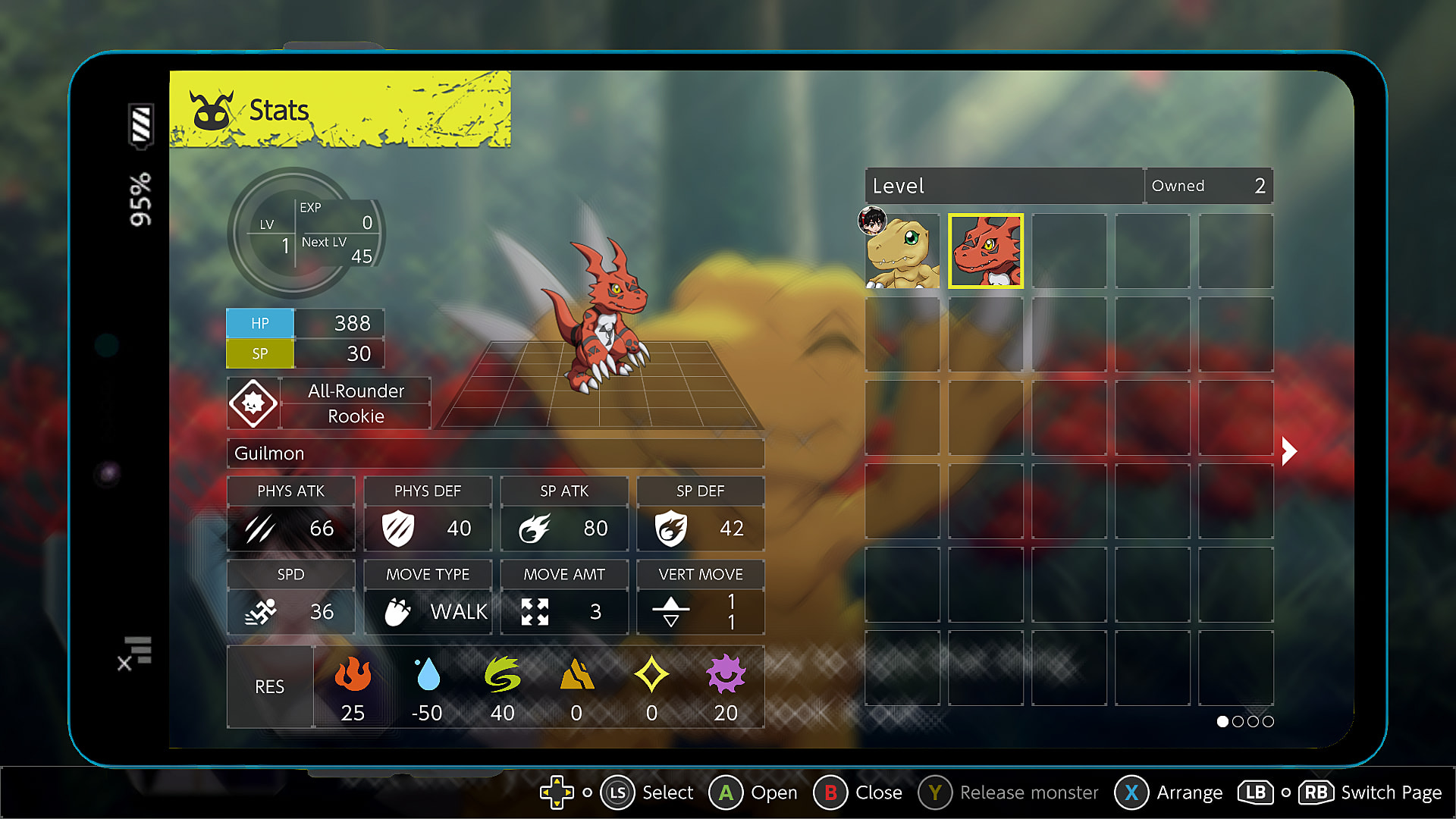Click the SPD running icon
Viewport: 1456px width, 819px height.
tap(261, 612)
